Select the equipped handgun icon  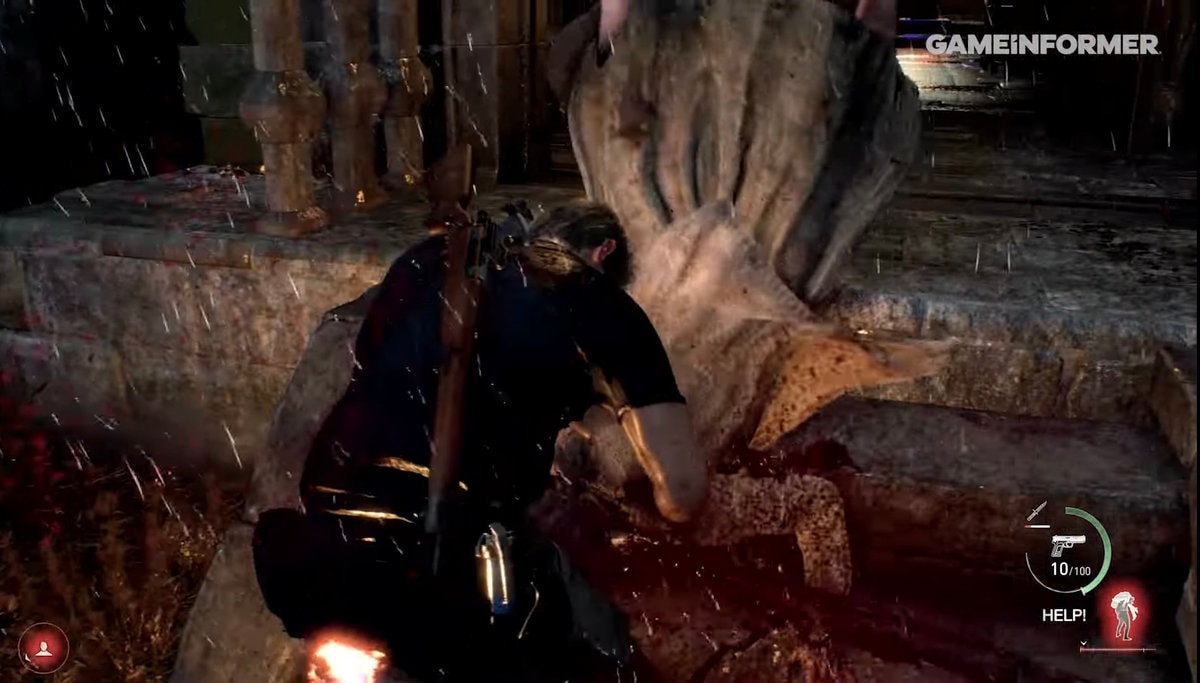click(1067, 546)
